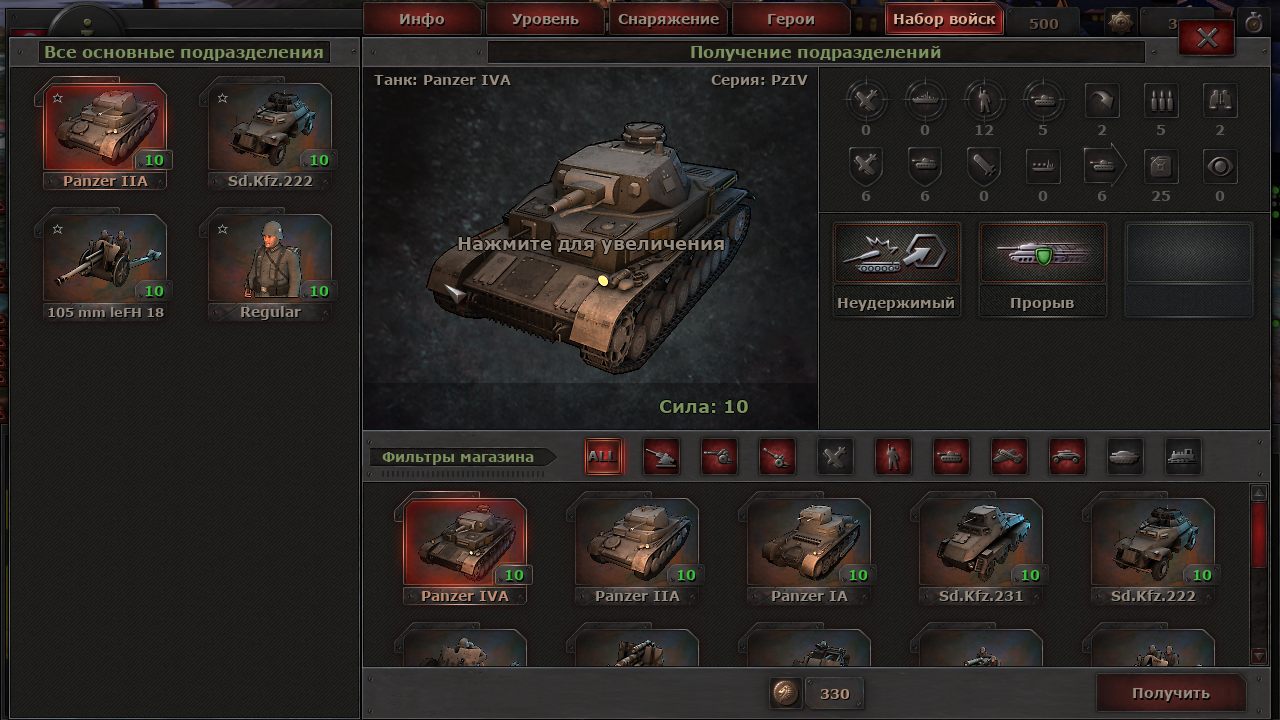Pick Sd.Kfz.231 in the shop list
The height and width of the screenshot is (720, 1280).
981,545
